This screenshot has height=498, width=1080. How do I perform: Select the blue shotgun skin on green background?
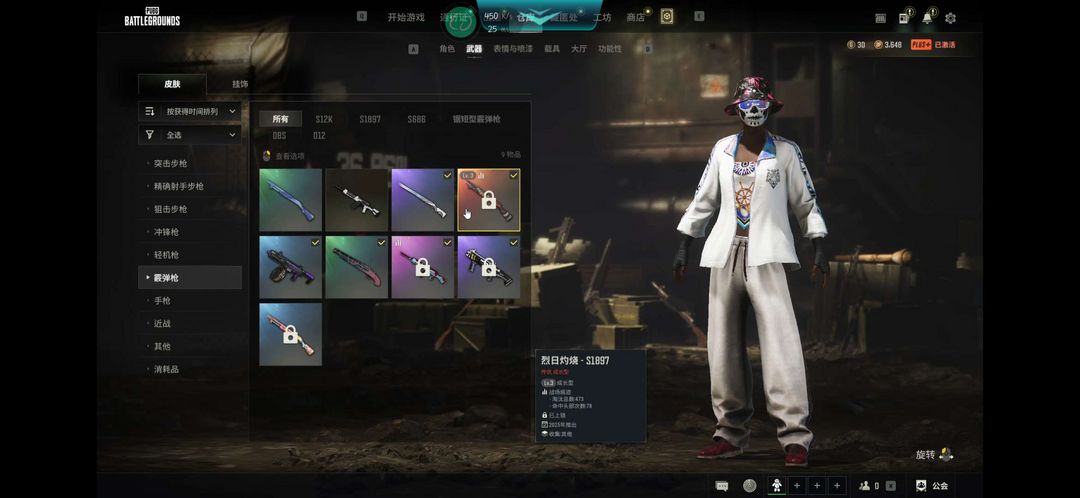(290, 200)
